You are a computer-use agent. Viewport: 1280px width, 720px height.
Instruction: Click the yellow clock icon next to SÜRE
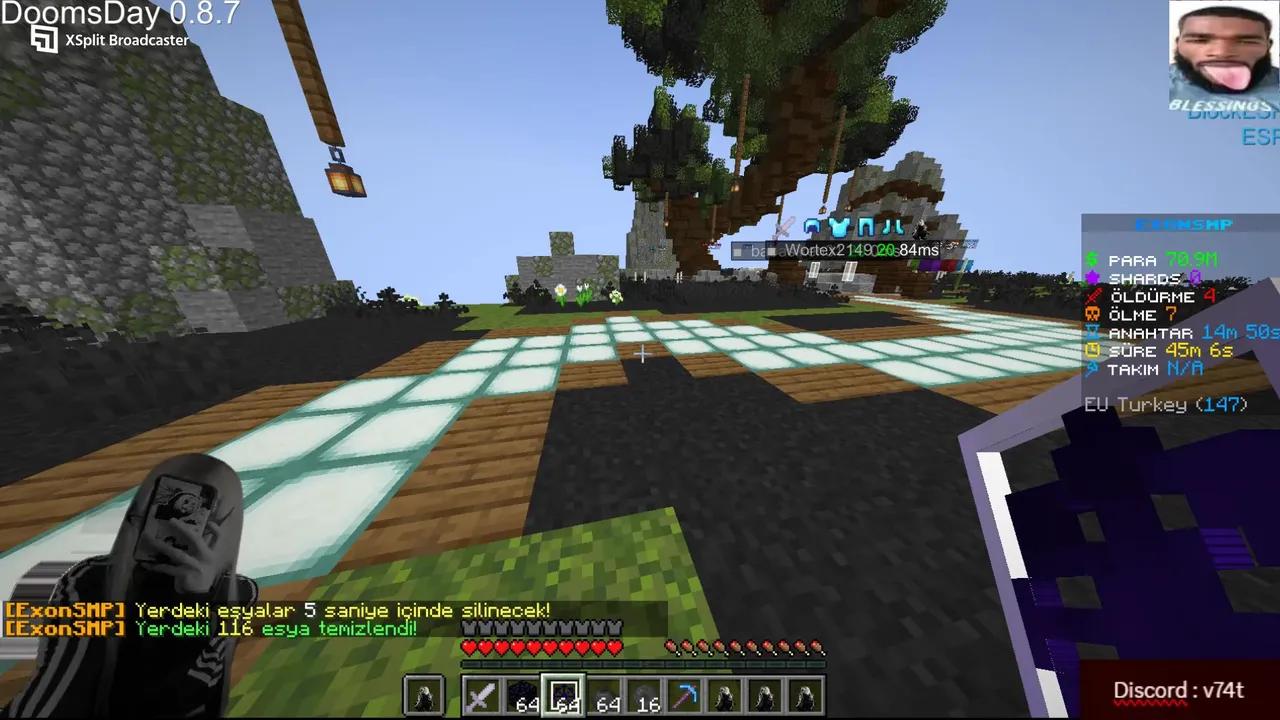pyautogui.click(x=1092, y=350)
